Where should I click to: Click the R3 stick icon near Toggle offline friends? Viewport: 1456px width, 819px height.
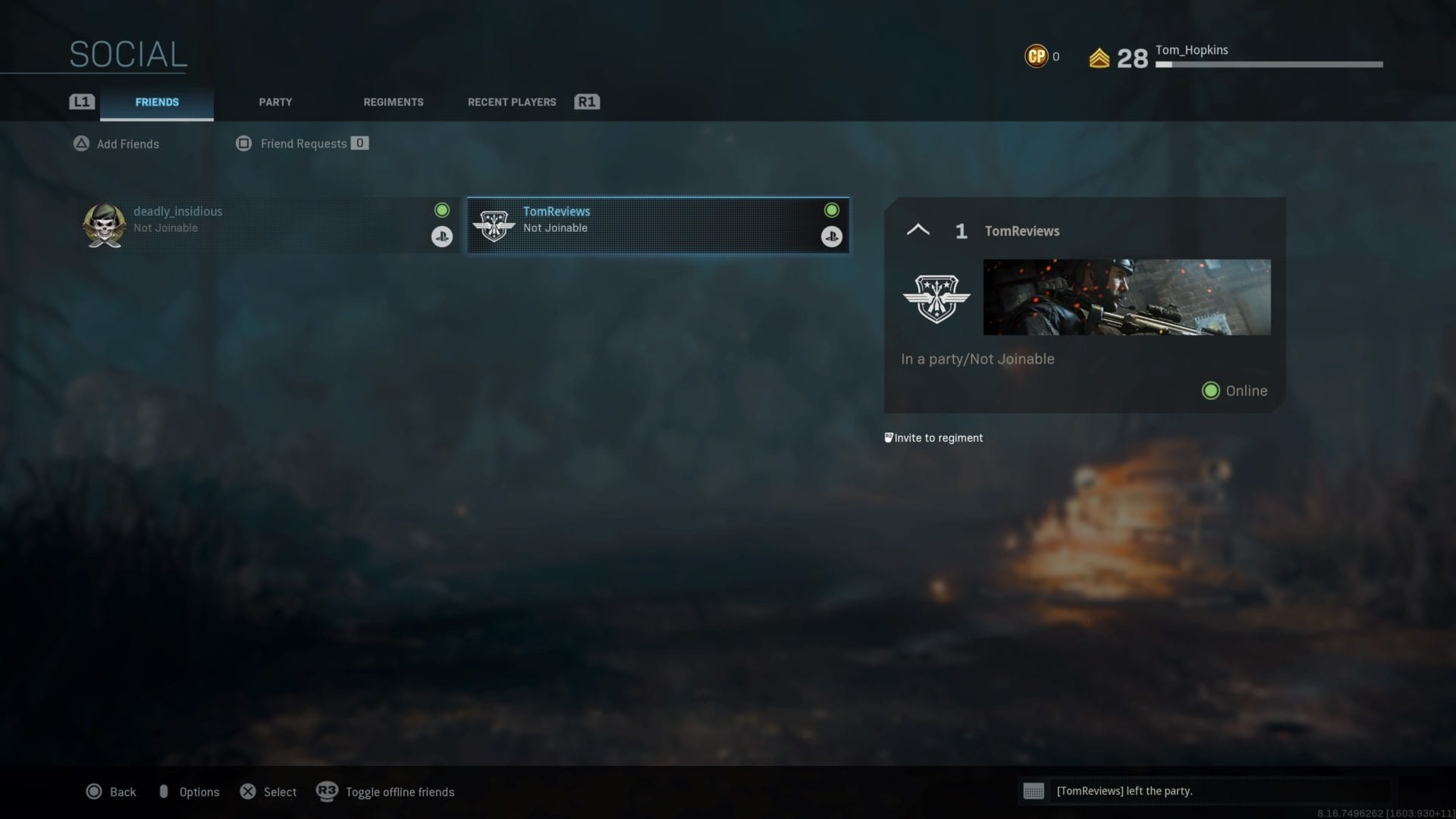(325, 792)
